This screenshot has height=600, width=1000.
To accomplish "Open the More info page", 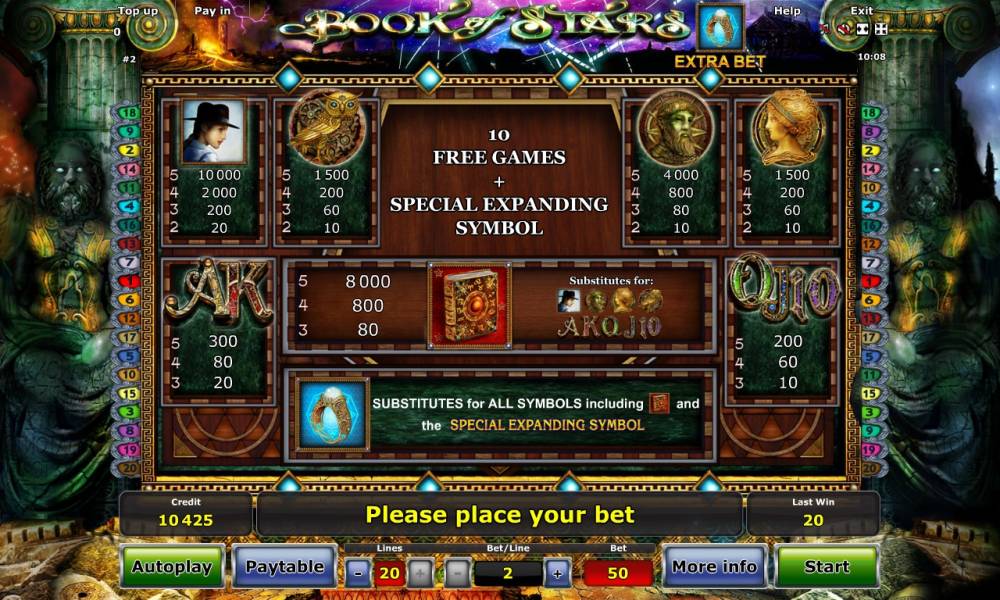I will click(714, 567).
